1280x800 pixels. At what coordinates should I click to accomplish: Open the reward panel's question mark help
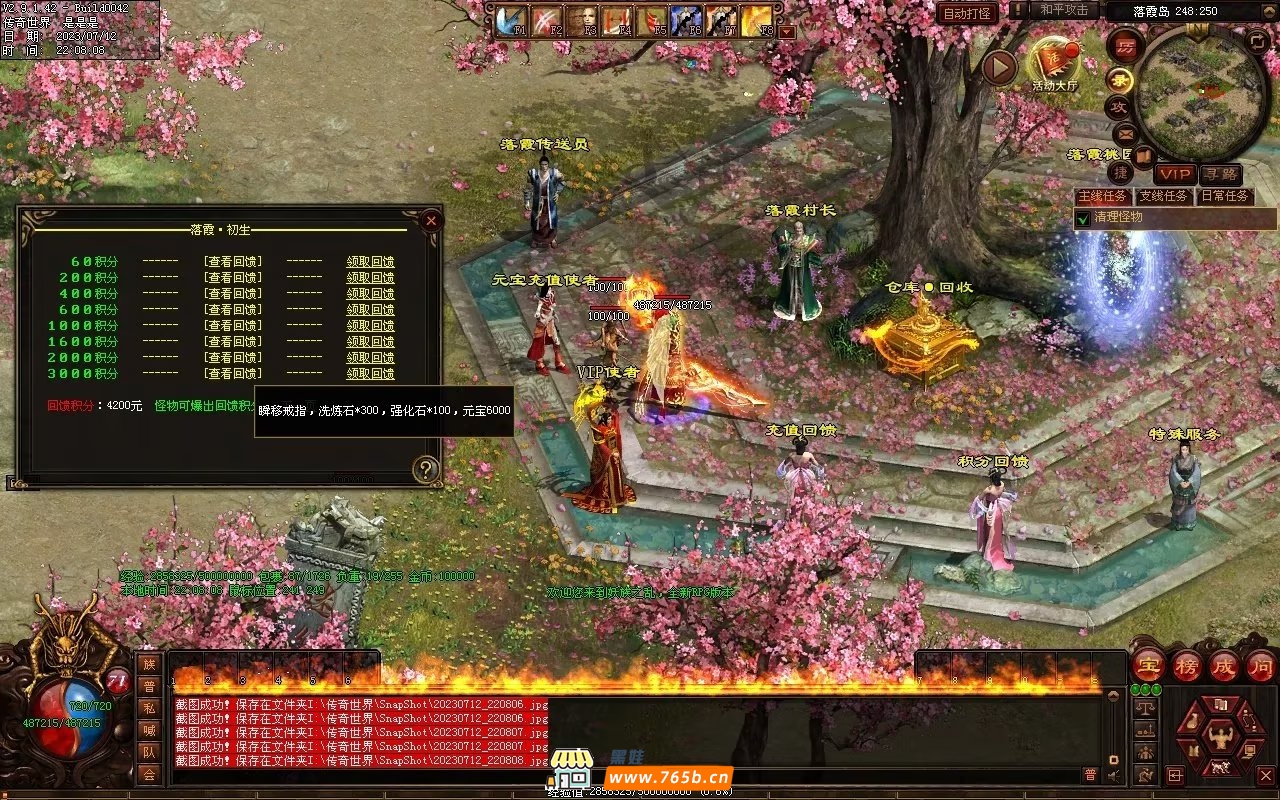[x=426, y=468]
